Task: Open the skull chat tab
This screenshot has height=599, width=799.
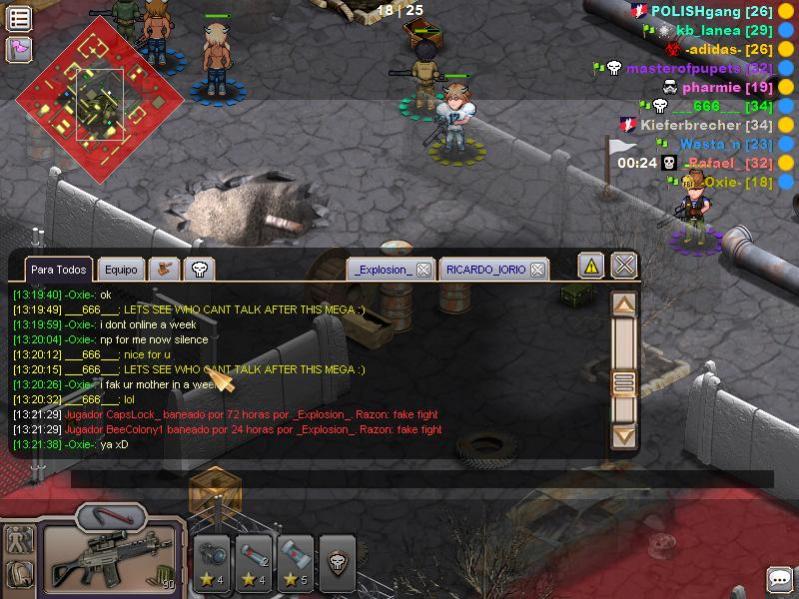Action: [x=199, y=269]
